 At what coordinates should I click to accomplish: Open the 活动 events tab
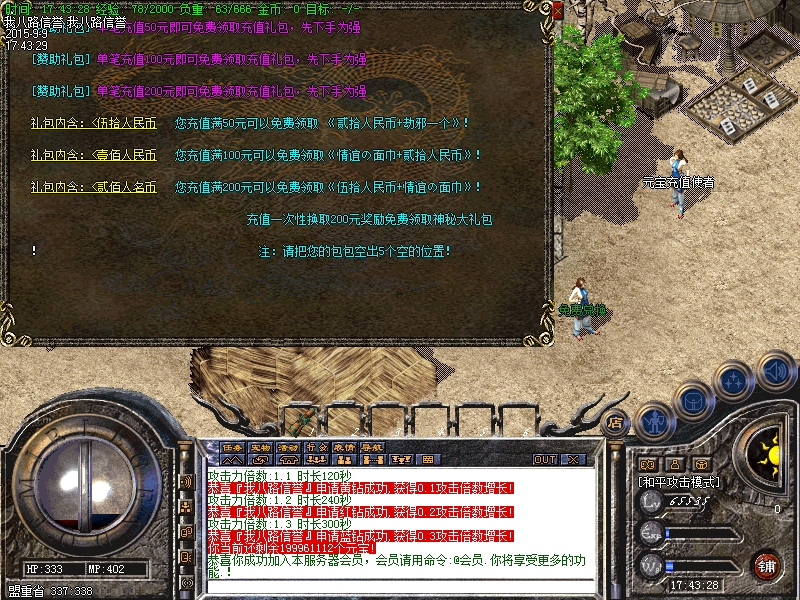(x=288, y=447)
